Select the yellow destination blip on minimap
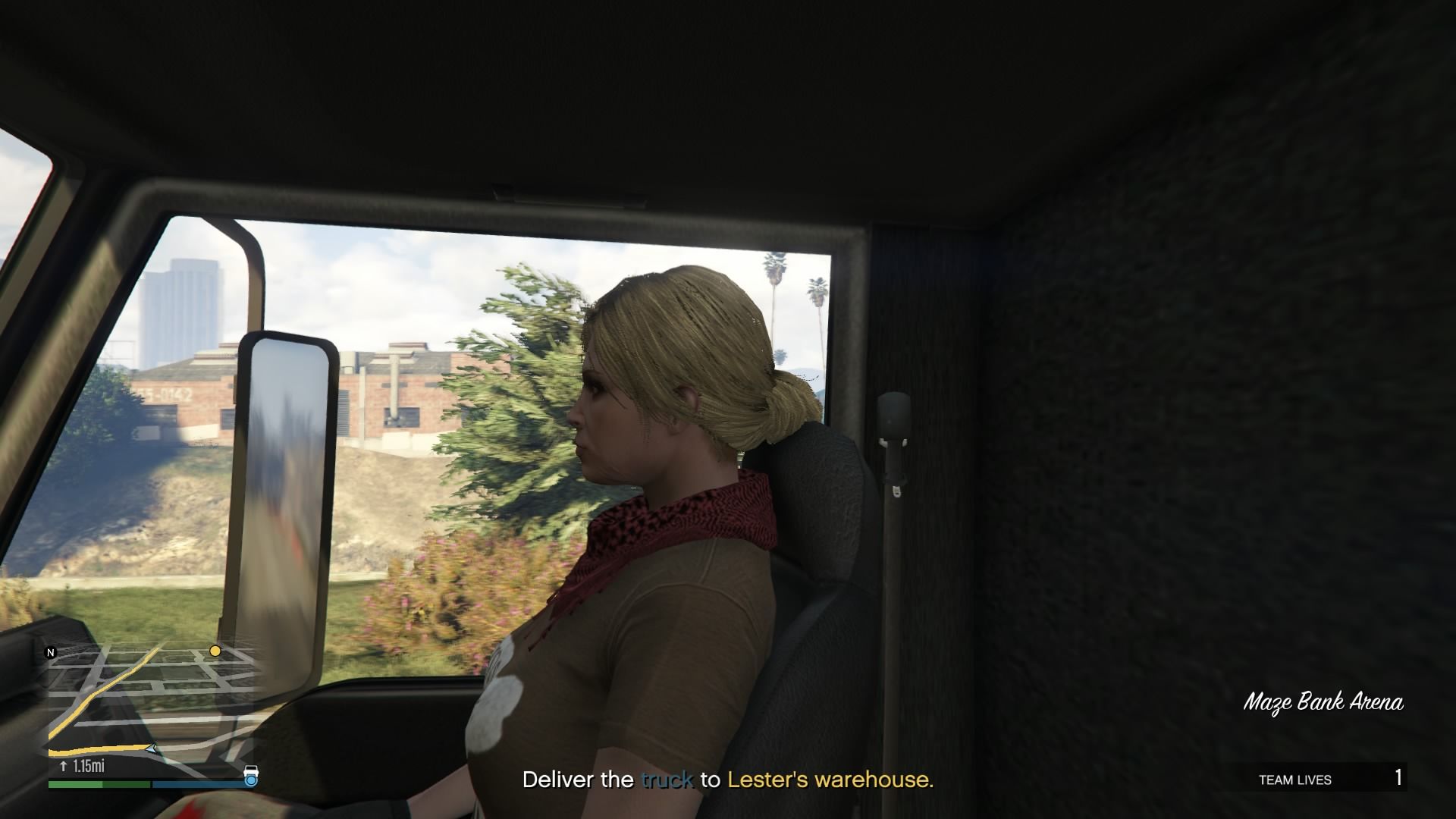This screenshot has width=1456, height=819. click(215, 651)
